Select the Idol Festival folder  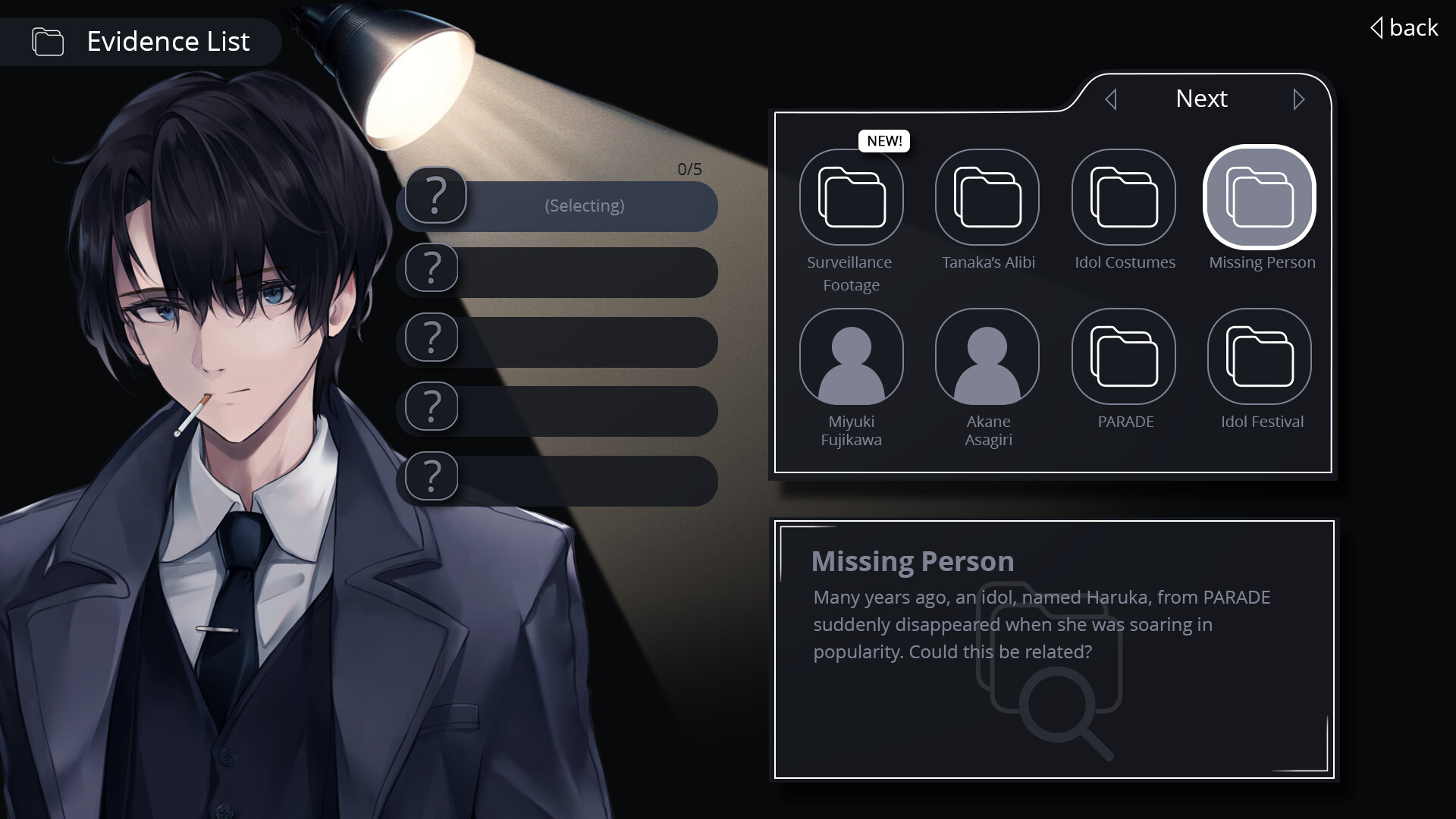[x=1260, y=356]
